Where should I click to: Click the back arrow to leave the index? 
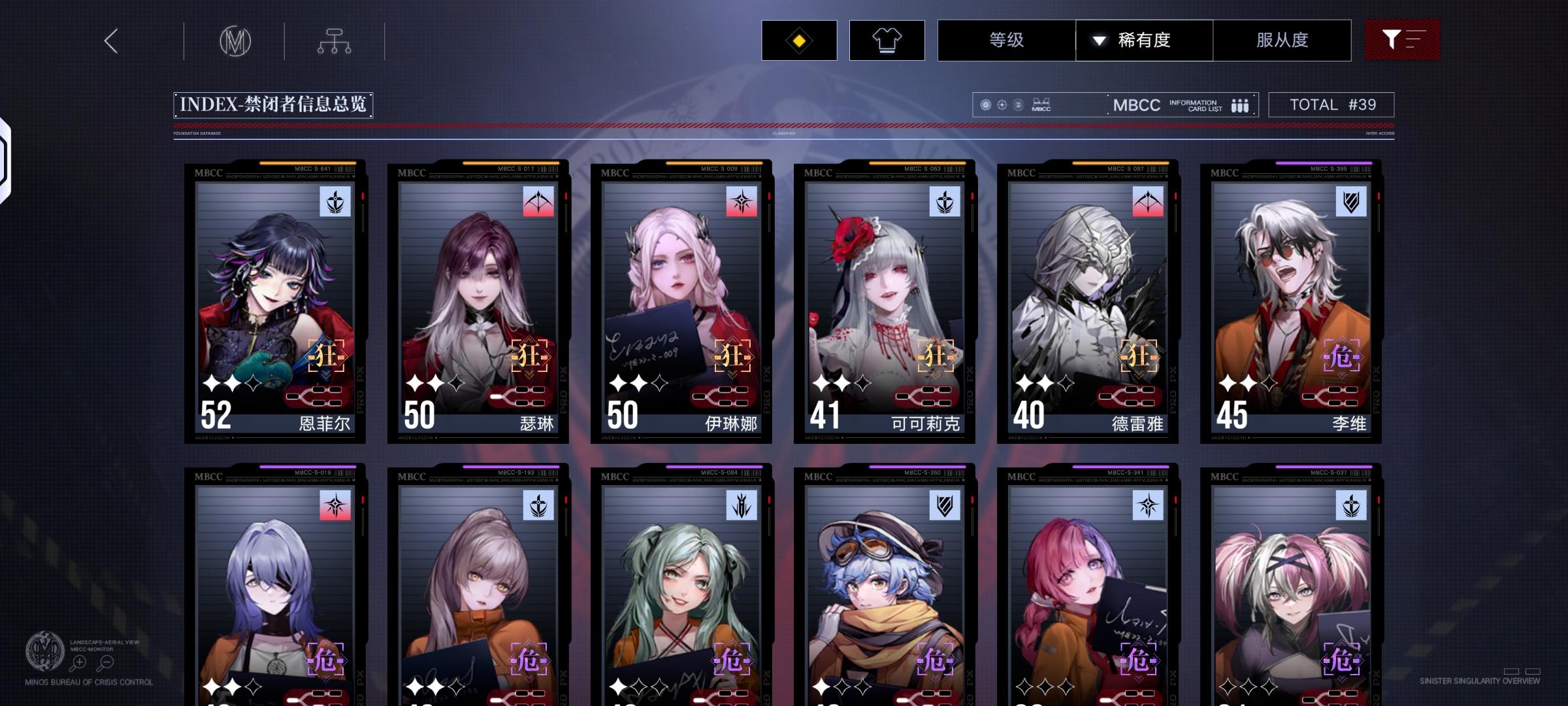point(110,40)
